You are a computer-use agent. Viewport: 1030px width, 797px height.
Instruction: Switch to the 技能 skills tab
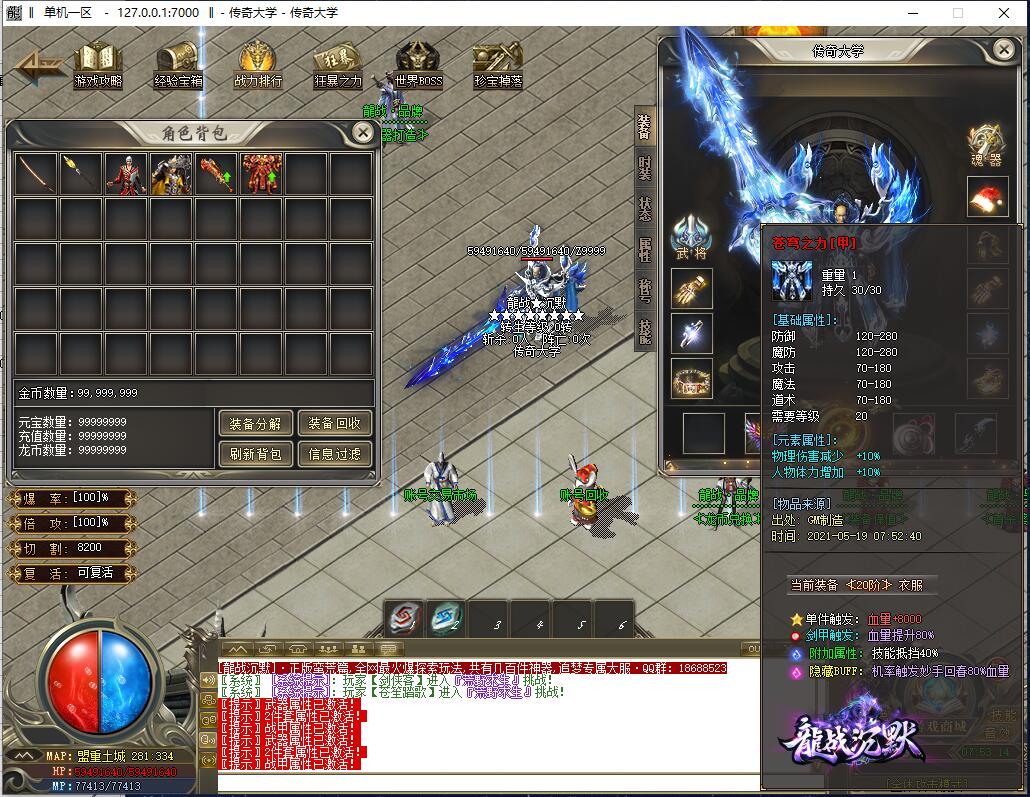click(645, 331)
